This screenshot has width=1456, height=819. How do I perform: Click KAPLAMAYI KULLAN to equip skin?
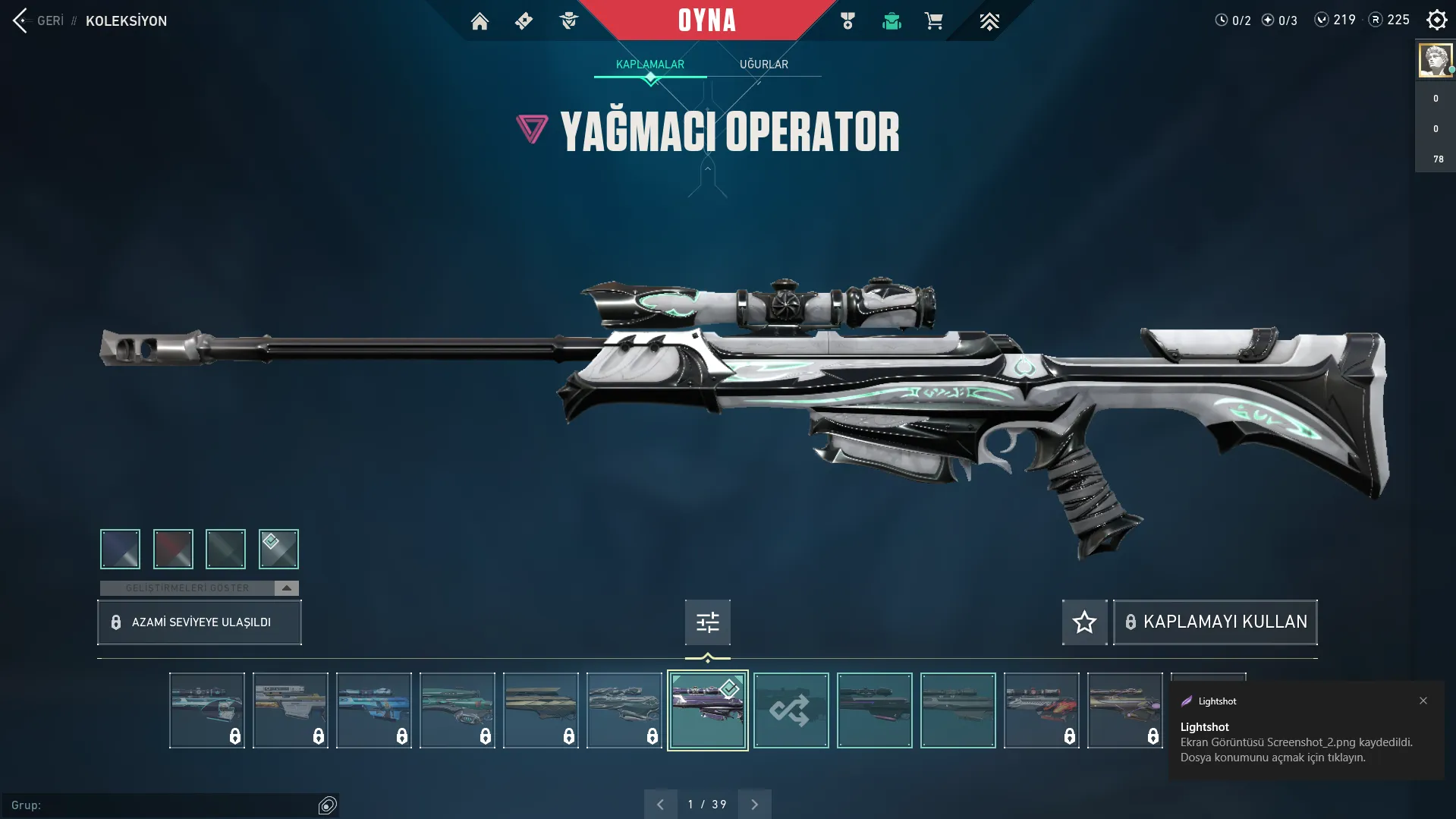(x=1215, y=622)
